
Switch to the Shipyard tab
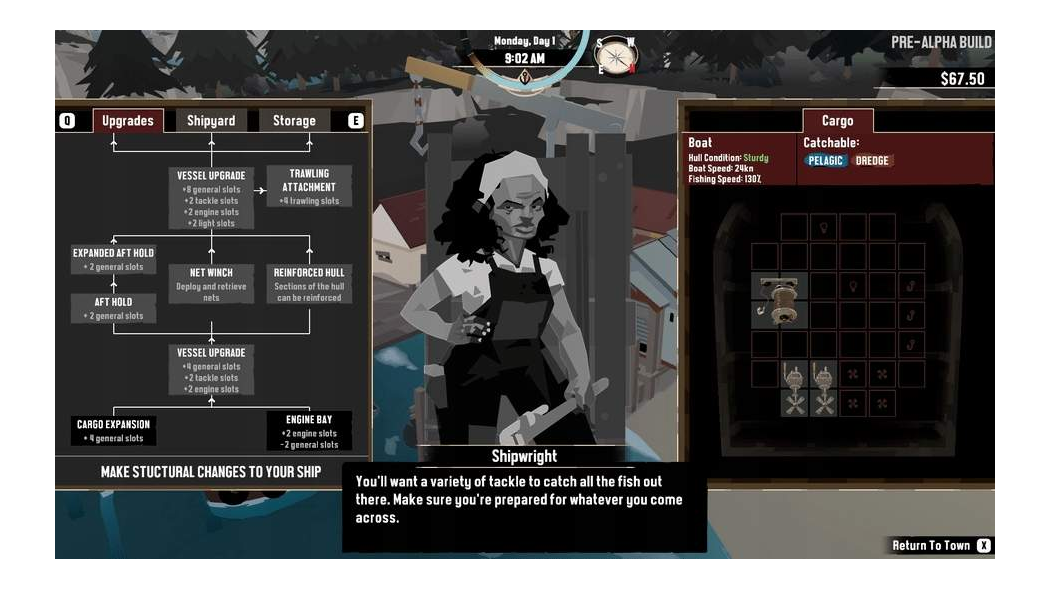[211, 121]
